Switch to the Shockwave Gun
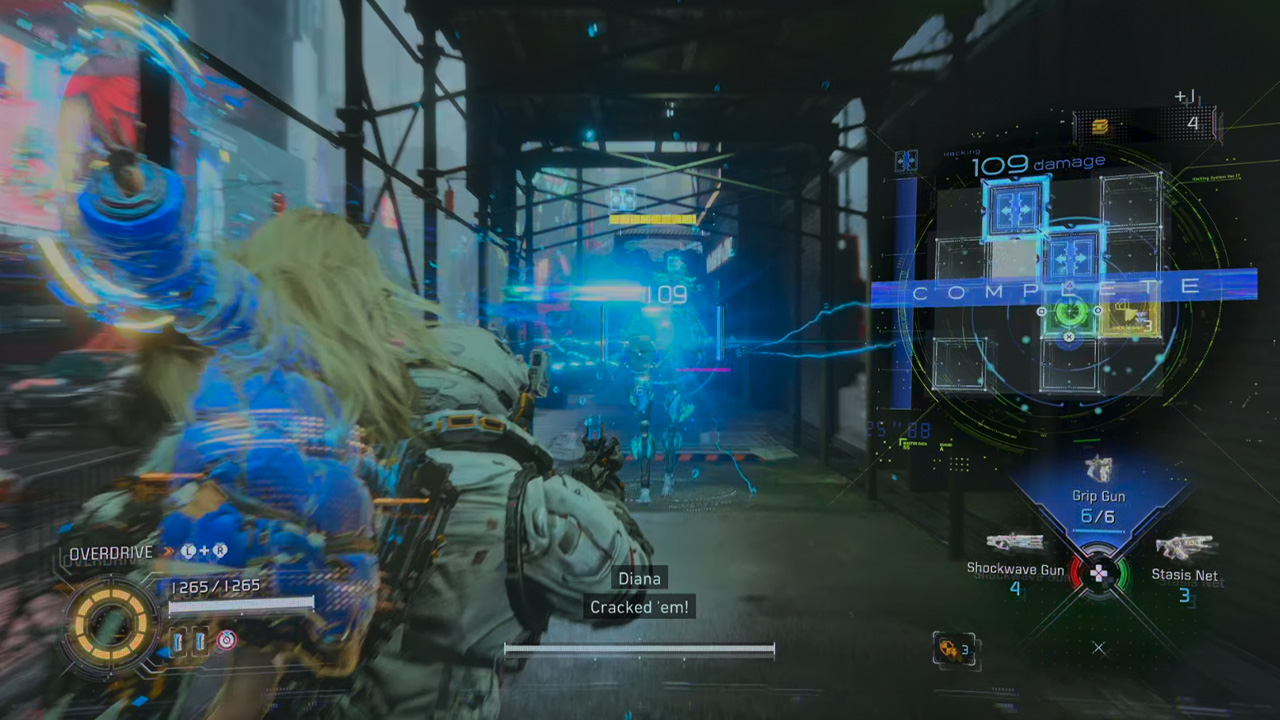This screenshot has width=1280, height=720. (1014, 545)
